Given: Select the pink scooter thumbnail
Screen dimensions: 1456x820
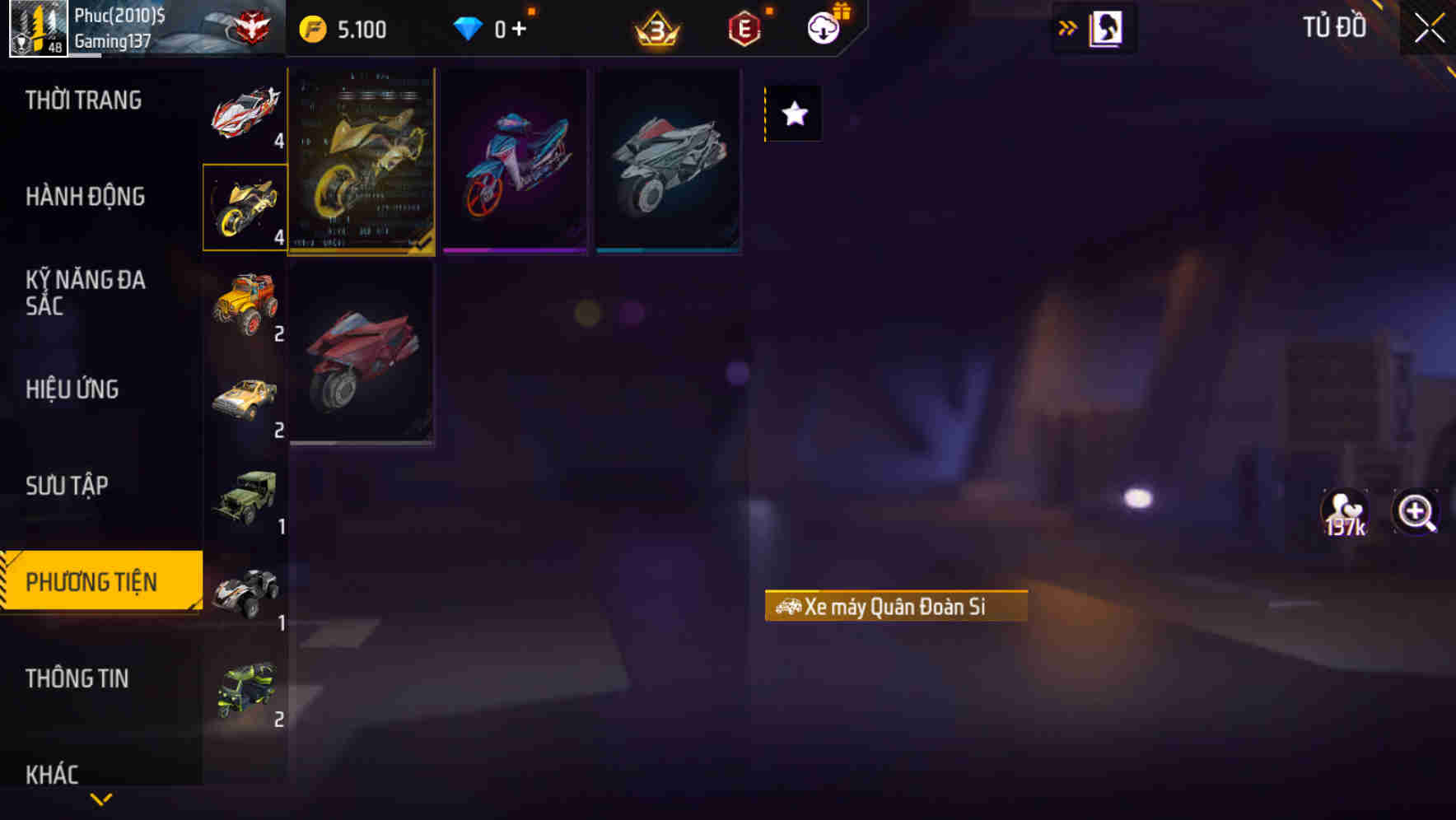Looking at the screenshot, I should tap(515, 160).
